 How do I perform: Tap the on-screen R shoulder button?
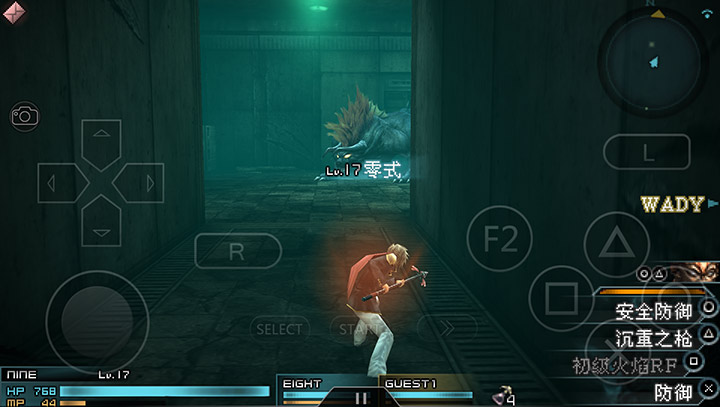(x=237, y=251)
